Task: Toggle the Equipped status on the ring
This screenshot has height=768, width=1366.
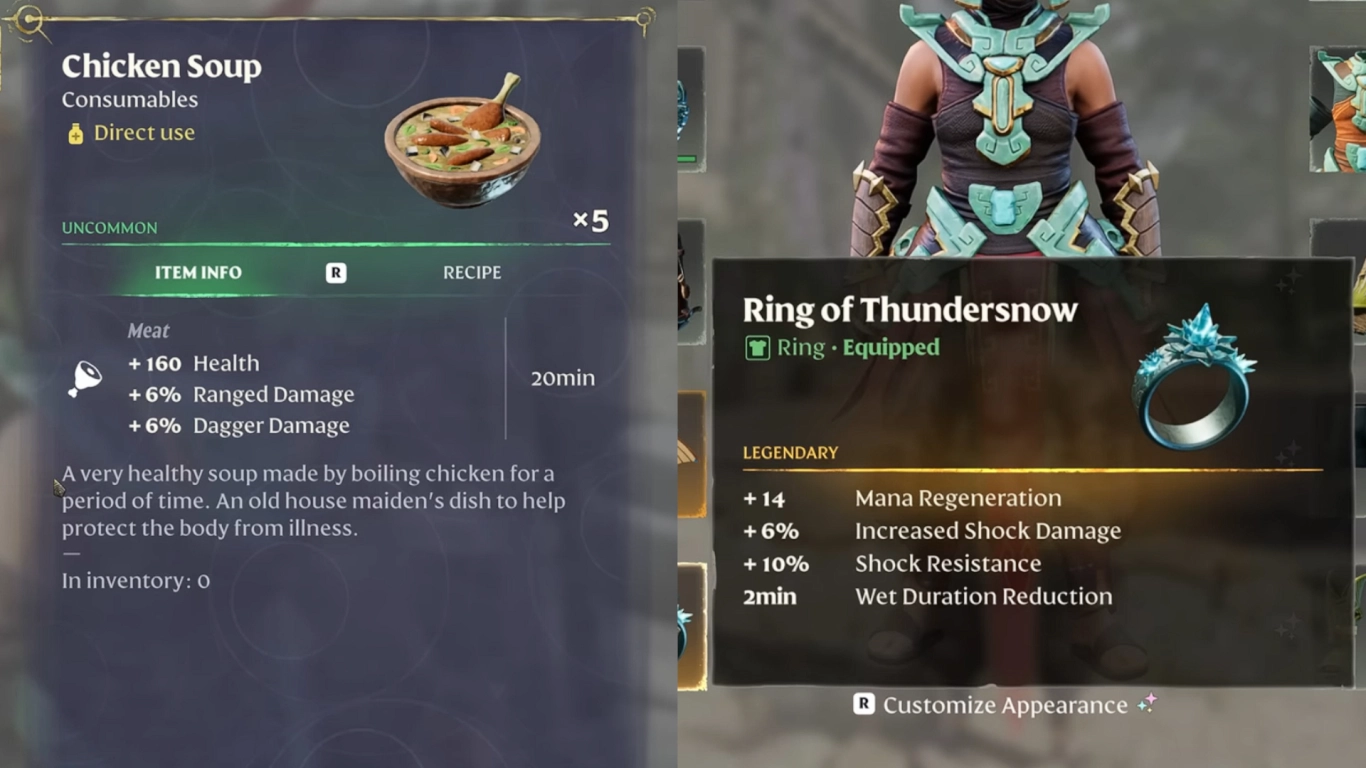Action: coord(890,348)
